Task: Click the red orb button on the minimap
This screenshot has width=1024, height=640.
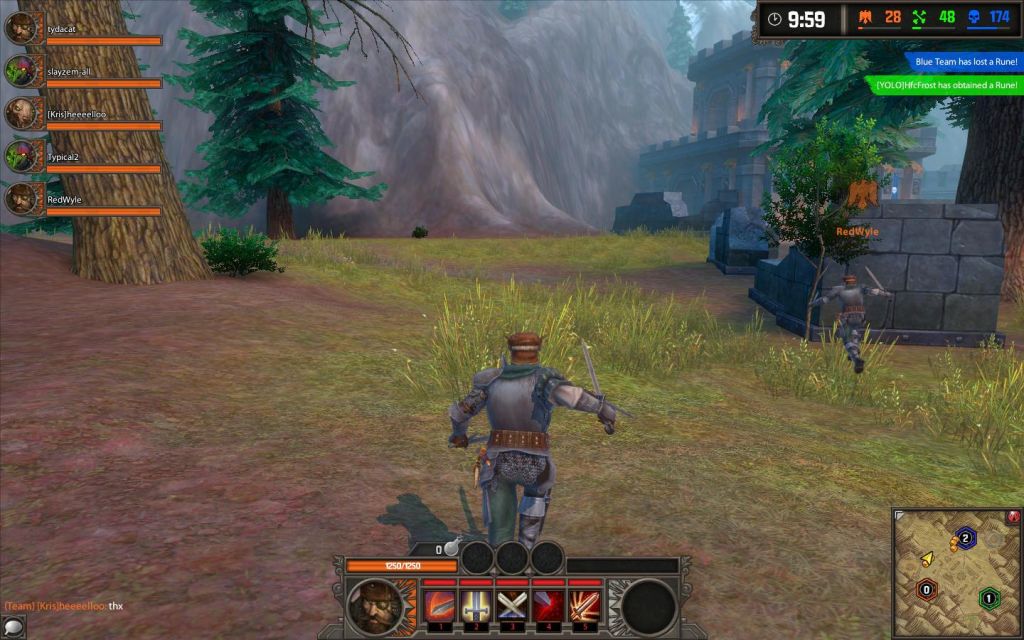Action: (x=1013, y=517)
